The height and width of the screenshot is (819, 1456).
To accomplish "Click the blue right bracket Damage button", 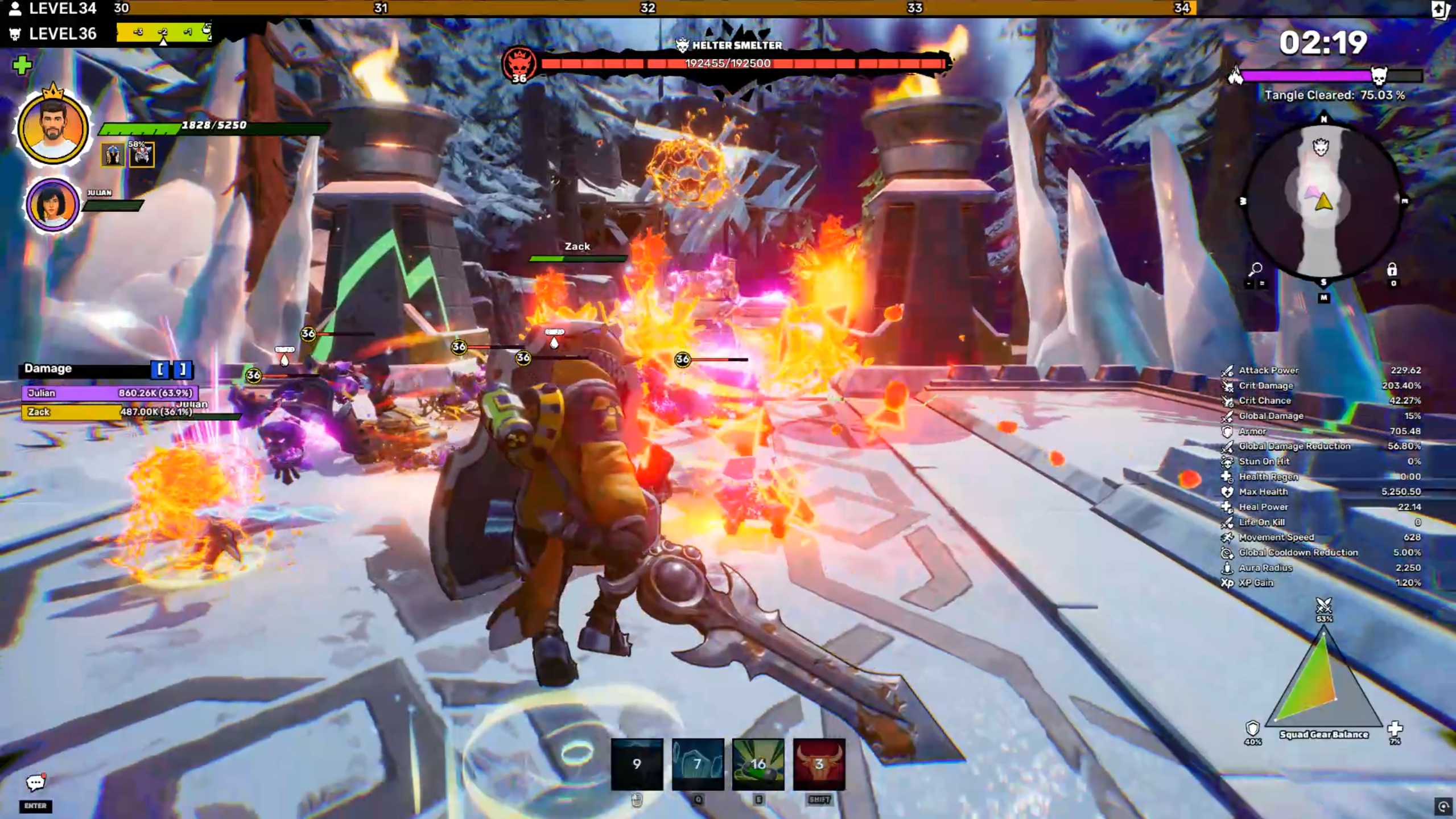I will pyautogui.click(x=183, y=369).
